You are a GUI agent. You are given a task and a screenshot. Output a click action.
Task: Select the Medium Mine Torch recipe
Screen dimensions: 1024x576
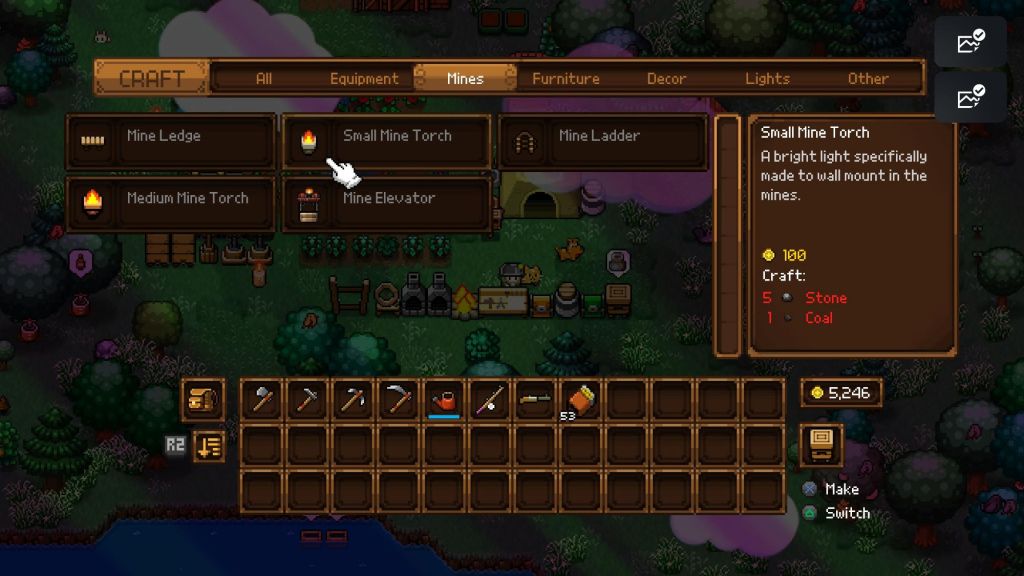[171, 203]
